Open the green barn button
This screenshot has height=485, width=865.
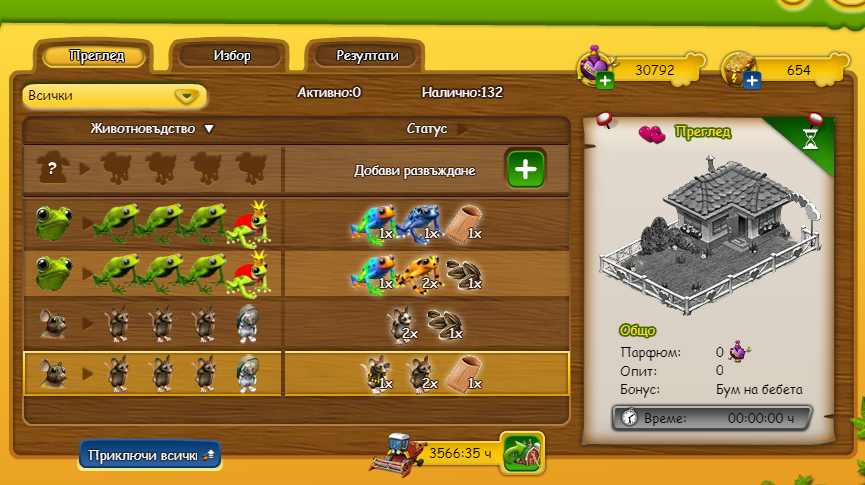click(522, 453)
